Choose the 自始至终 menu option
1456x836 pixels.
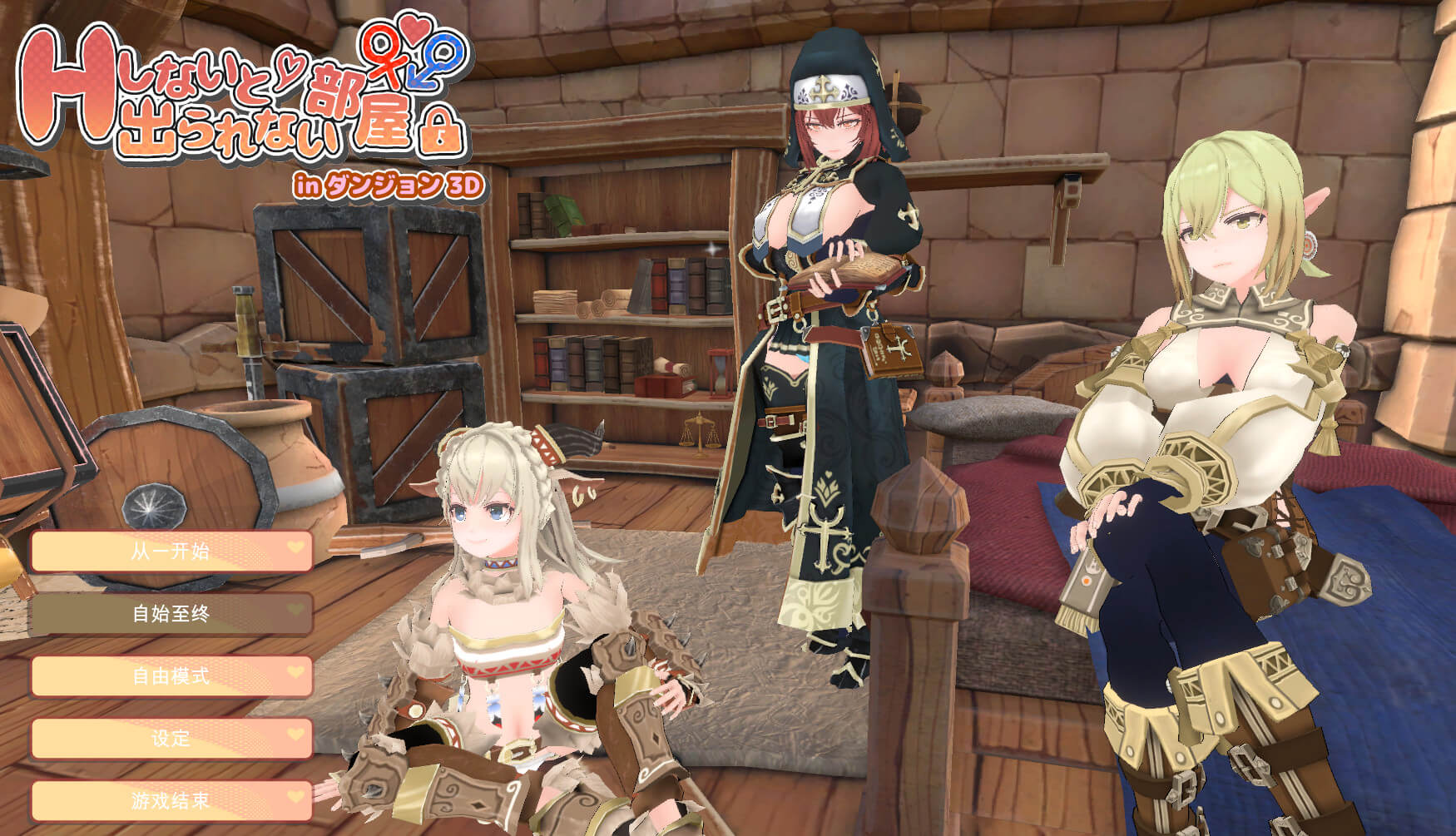tap(171, 614)
